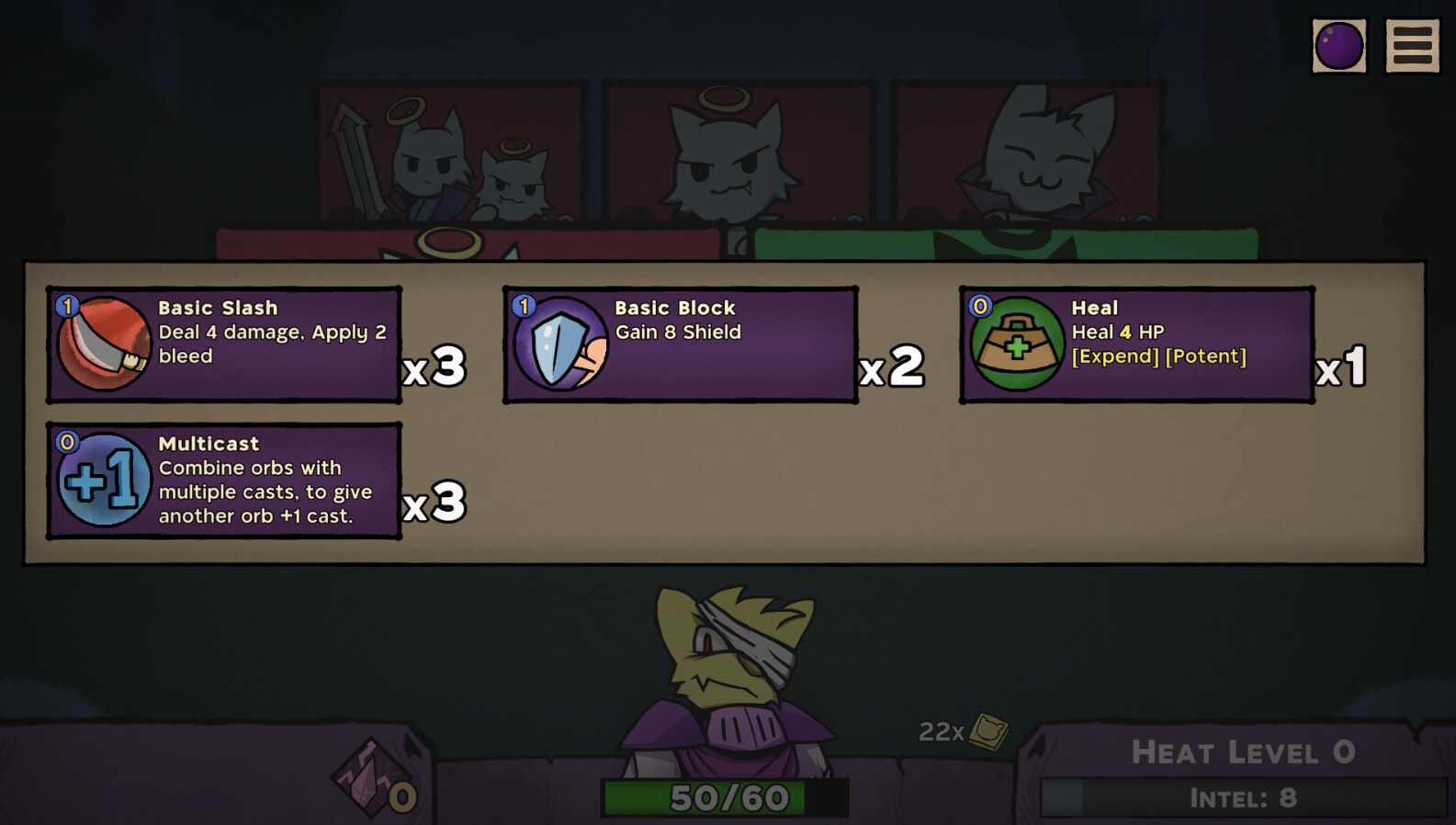The image size is (1456, 825).
Task: Select the Multicast +1 orb icon
Action: click(x=103, y=480)
